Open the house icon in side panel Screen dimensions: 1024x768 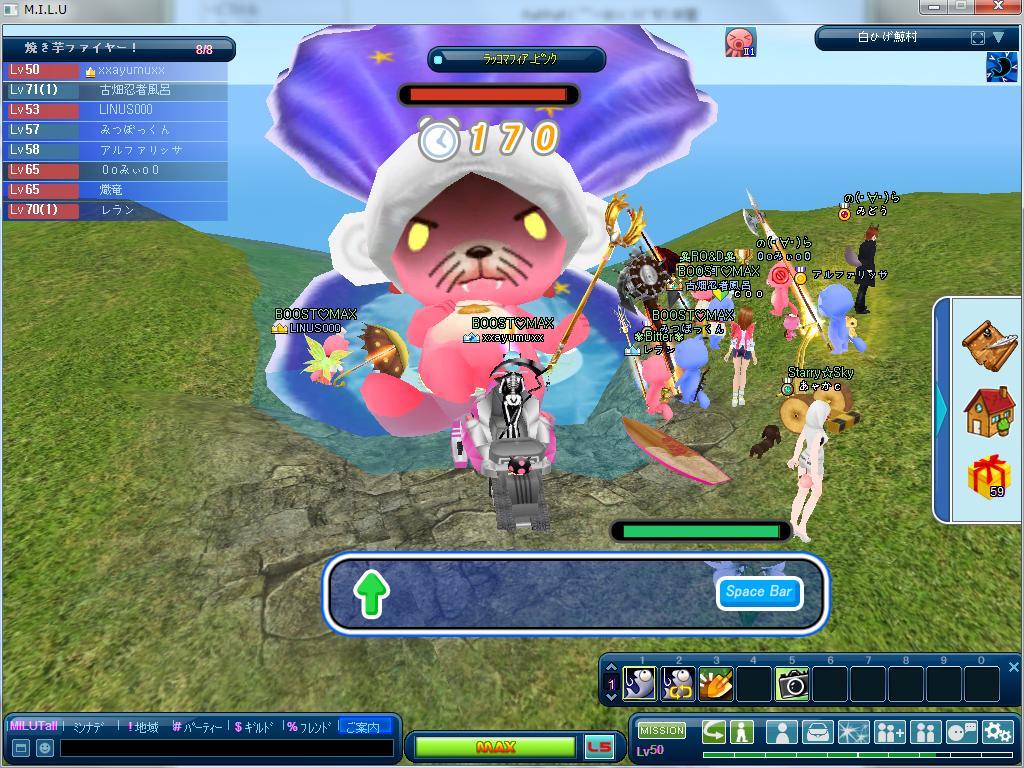(x=989, y=411)
